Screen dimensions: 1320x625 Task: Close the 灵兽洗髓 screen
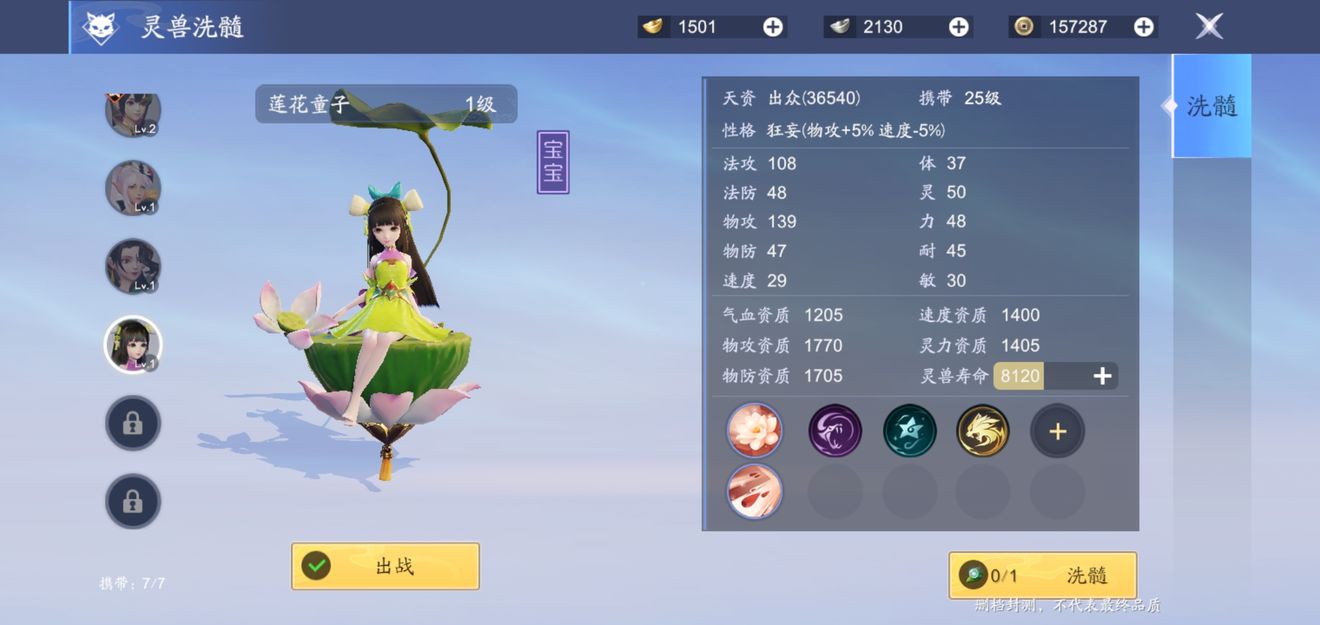[1209, 27]
